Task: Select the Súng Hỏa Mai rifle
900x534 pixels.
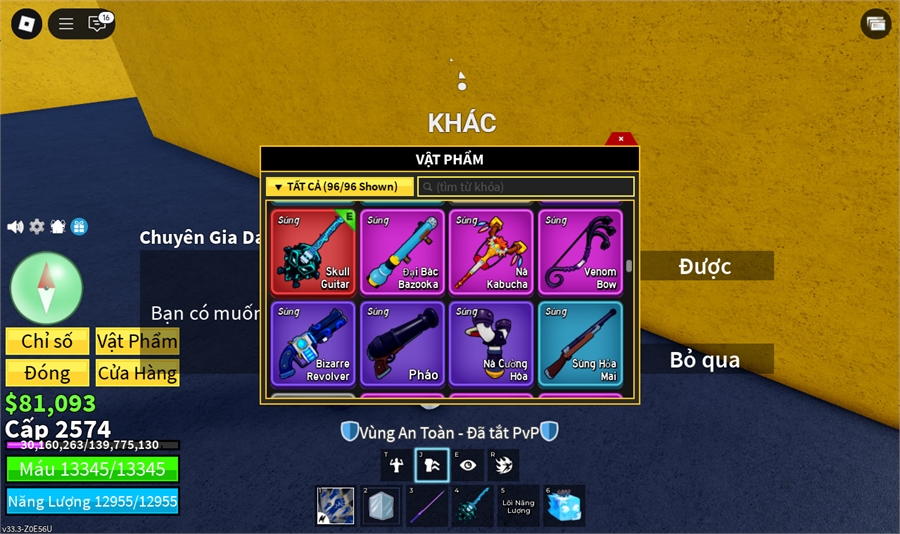Action: 579,344
